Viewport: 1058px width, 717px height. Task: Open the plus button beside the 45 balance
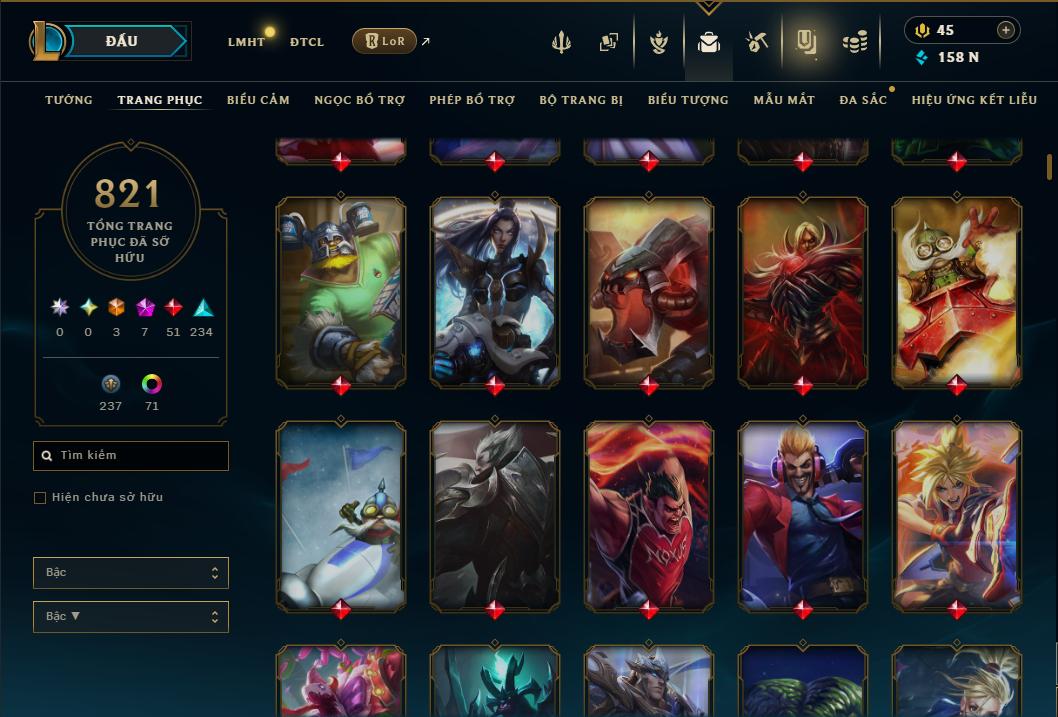1006,30
